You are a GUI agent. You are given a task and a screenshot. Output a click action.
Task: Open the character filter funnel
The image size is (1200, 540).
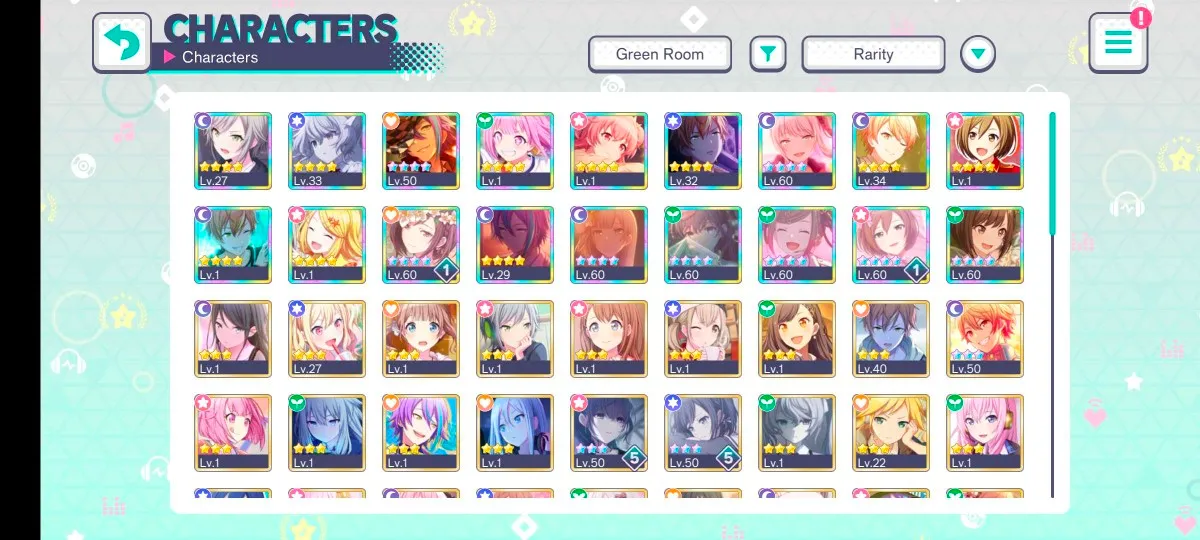pos(767,54)
